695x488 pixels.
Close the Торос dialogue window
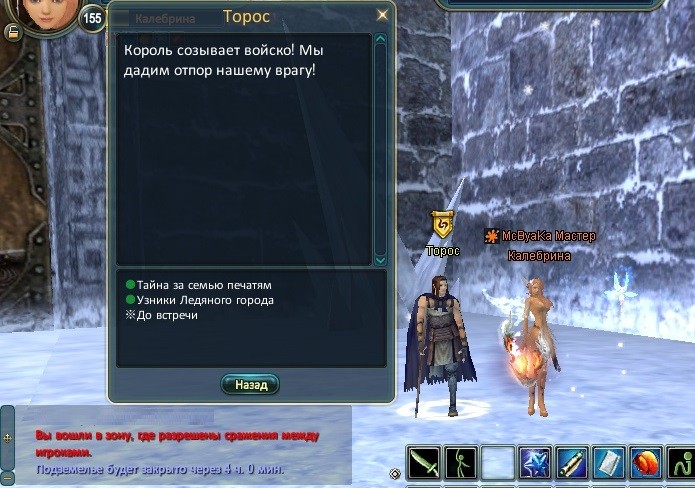(382, 16)
